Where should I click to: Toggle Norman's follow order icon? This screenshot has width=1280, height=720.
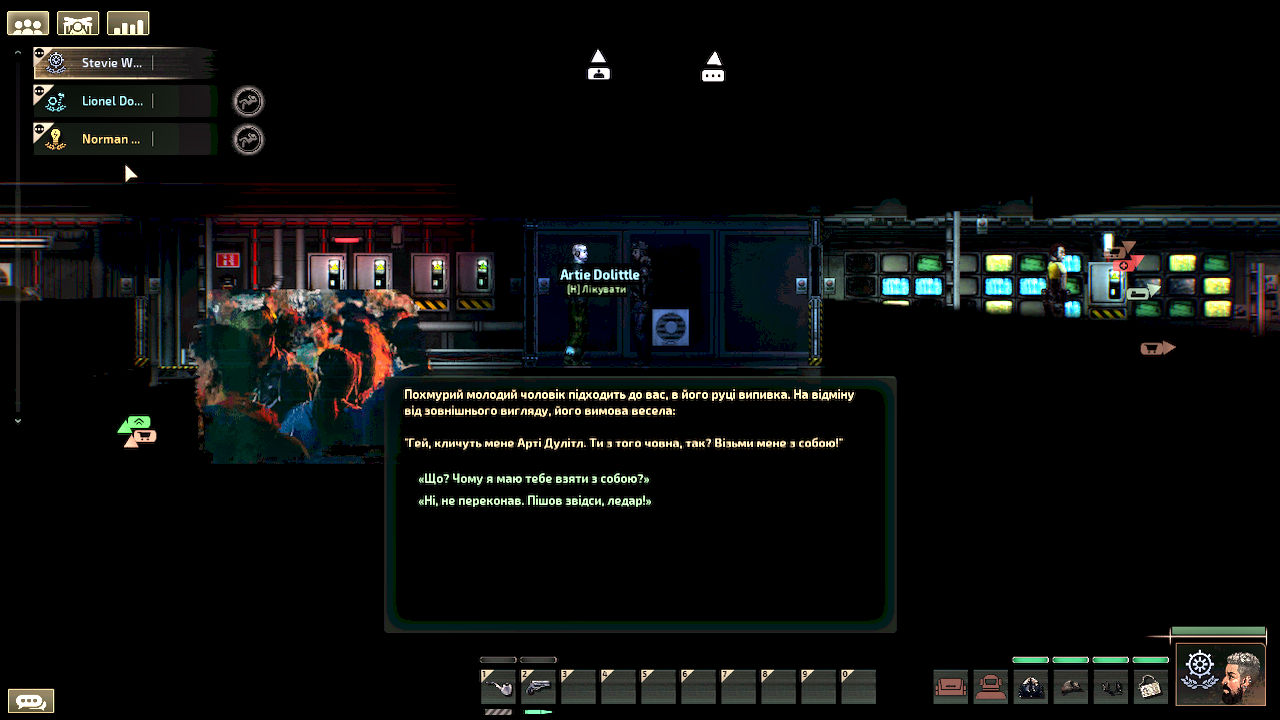click(248, 138)
